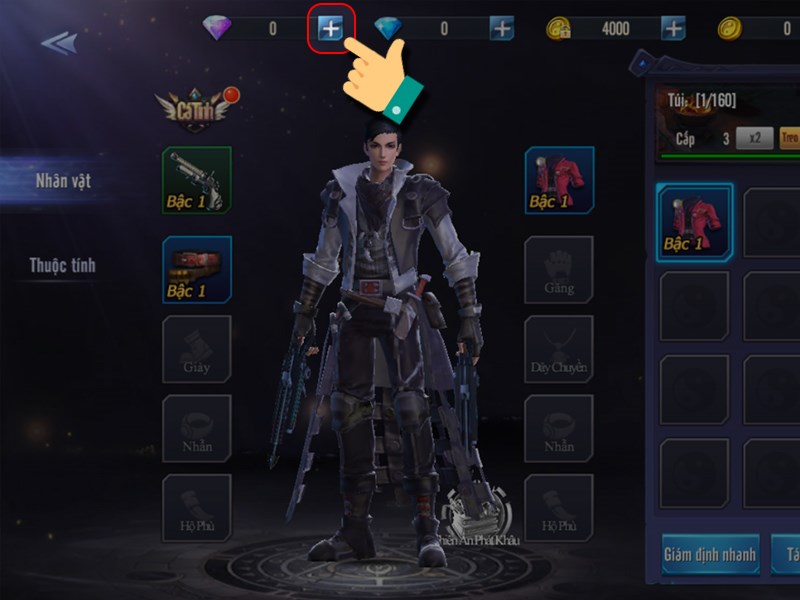Image resolution: width=800 pixels, height=600 pixels.
Task: Tap the Giám định nhanh button
Action: pos(710,553)
